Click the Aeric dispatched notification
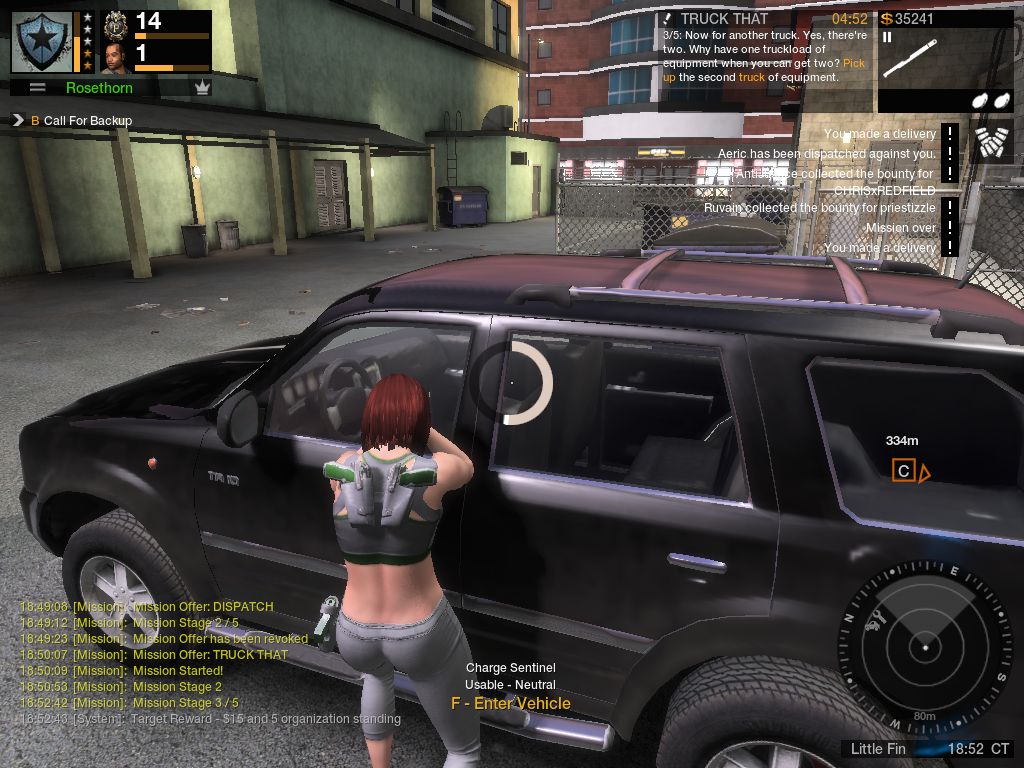Viewport: 1024px width, 768px height. pos(826,154)
